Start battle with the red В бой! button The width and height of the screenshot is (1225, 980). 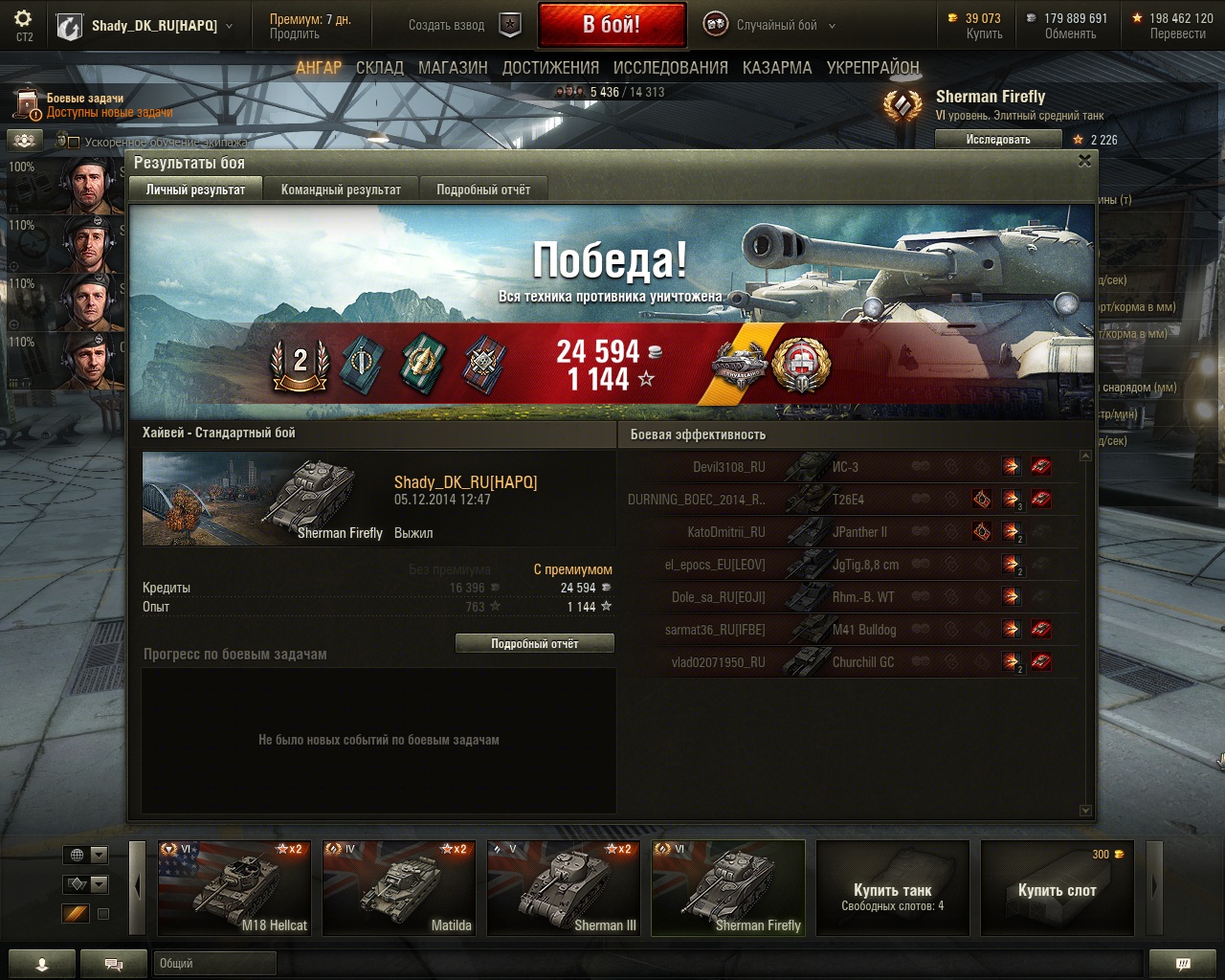[612, 25]
